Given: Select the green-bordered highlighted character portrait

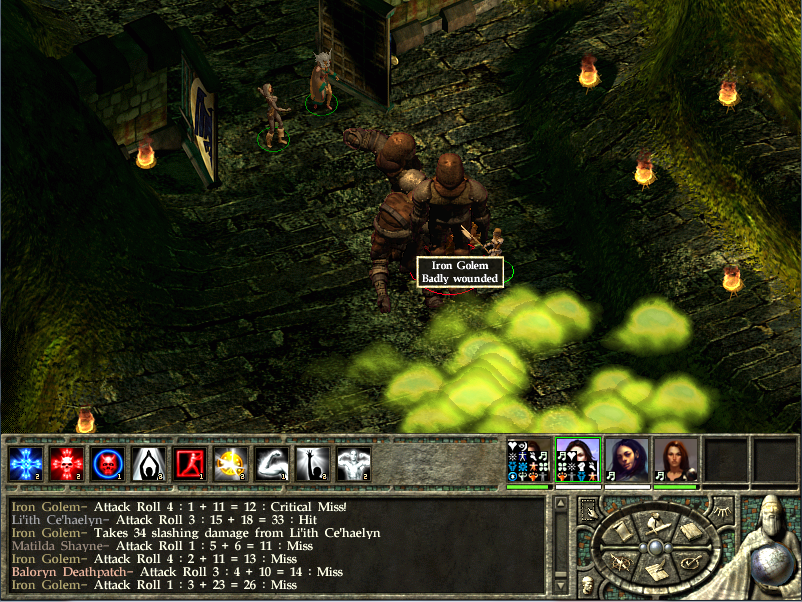Looking at the screenshot, I should tap(577, 461).
